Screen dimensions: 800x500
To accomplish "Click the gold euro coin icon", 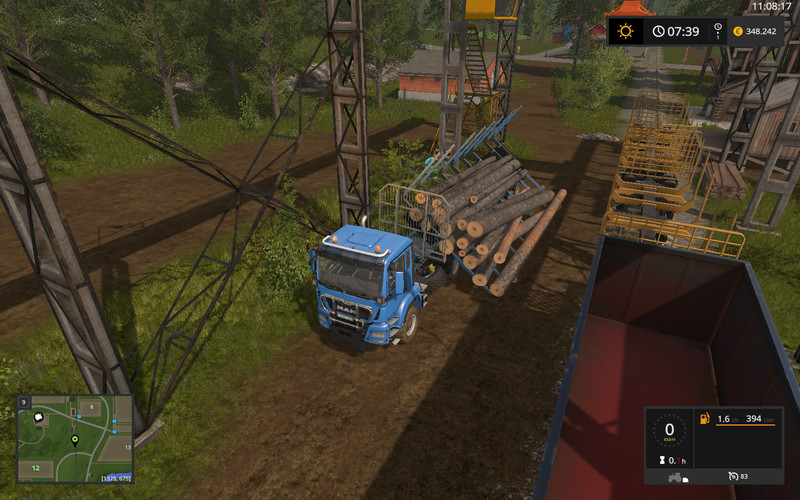I will tap(737, 31).
